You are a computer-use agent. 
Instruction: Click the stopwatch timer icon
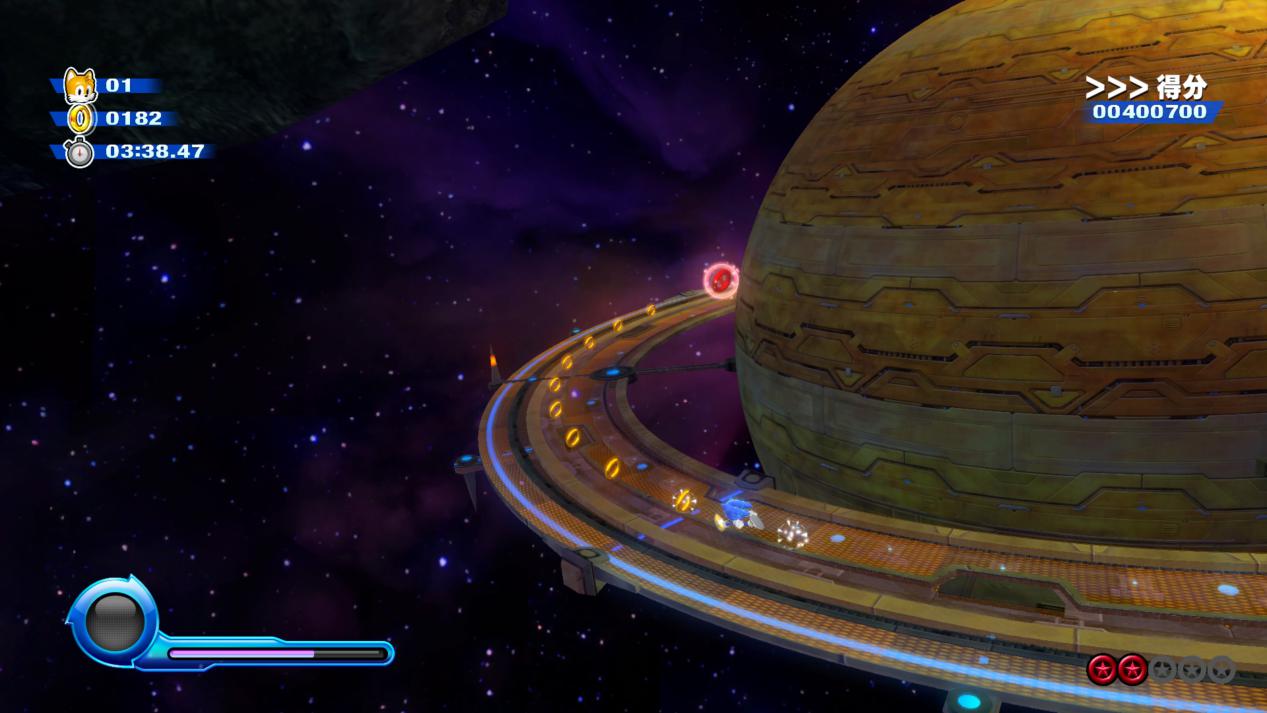pos(80,152)
